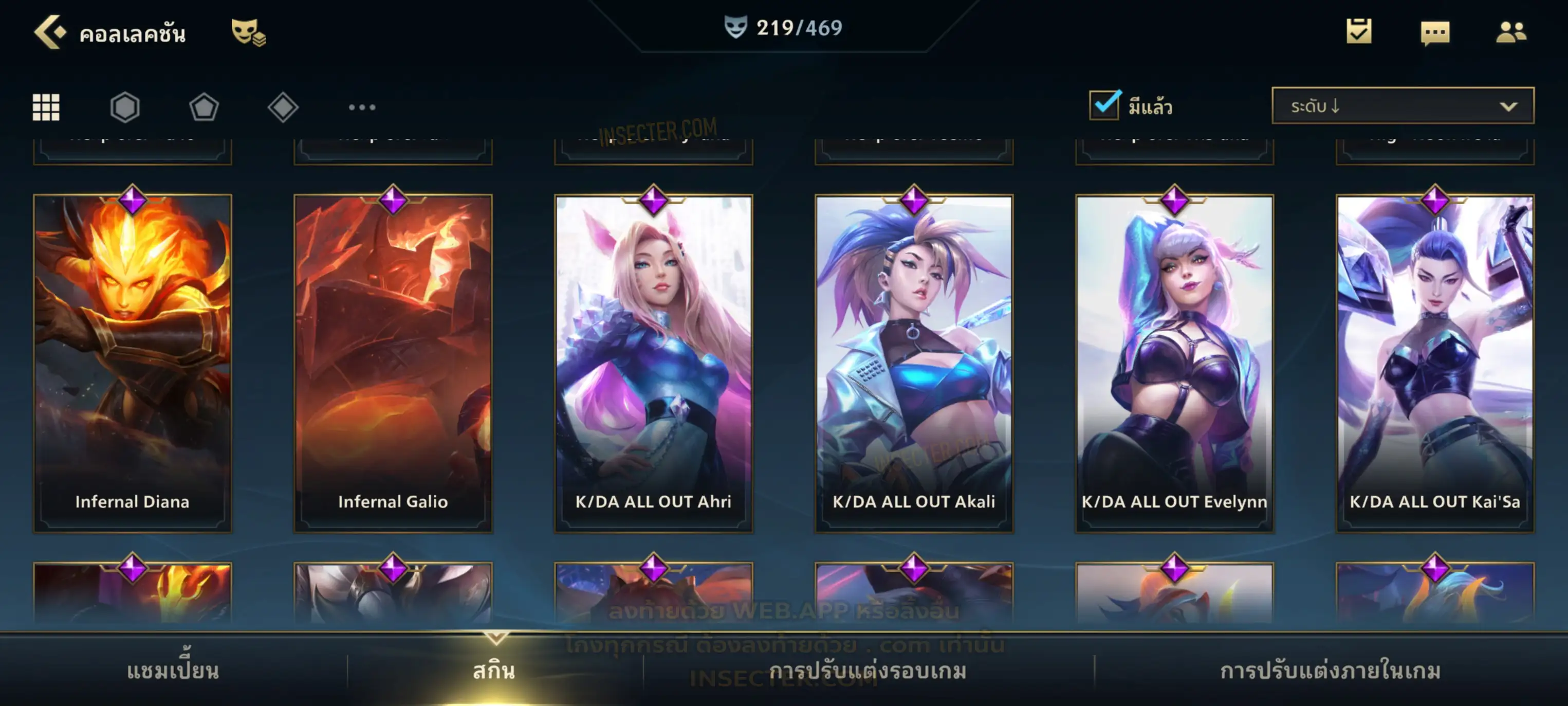Show more filters with the three dots
This screenshot has width=1568, height=706.
(362, 107)
